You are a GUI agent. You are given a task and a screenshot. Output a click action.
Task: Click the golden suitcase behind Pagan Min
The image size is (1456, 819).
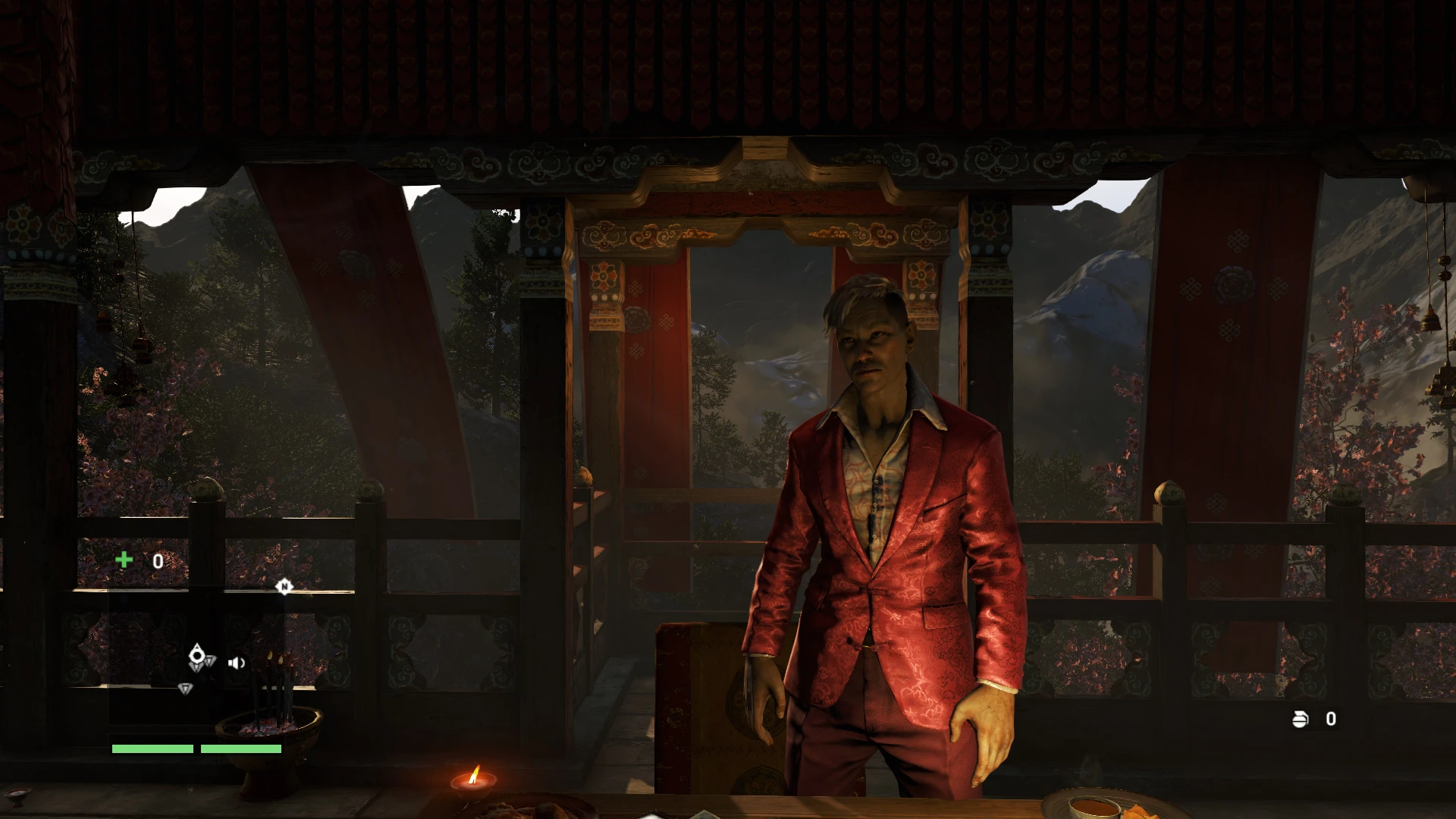click(705, 713)
